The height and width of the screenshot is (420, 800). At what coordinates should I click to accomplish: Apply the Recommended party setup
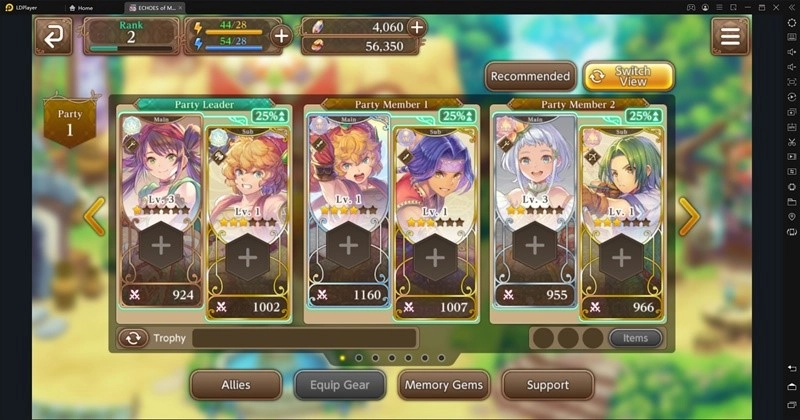tap(530, 76)
